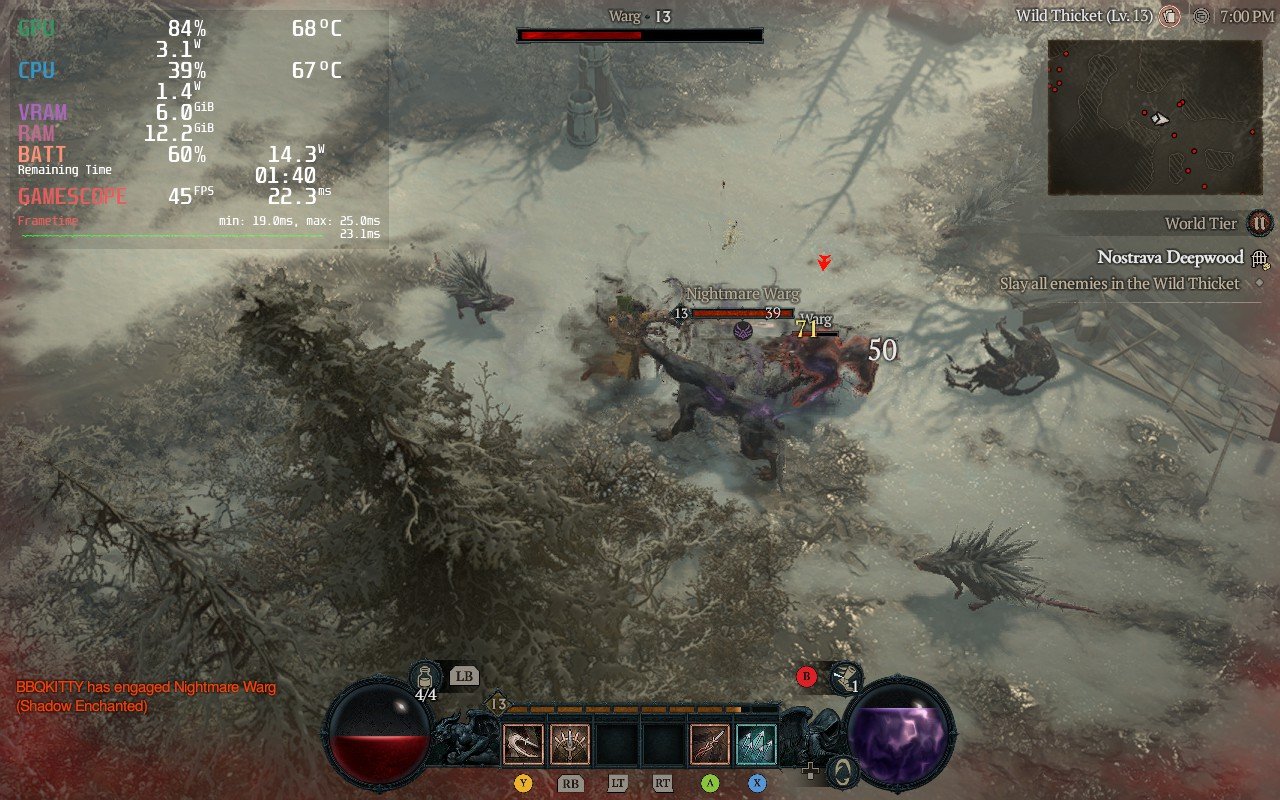
Task: Click the level 13 diamond on the skill bar
Action: coord(496,702)
